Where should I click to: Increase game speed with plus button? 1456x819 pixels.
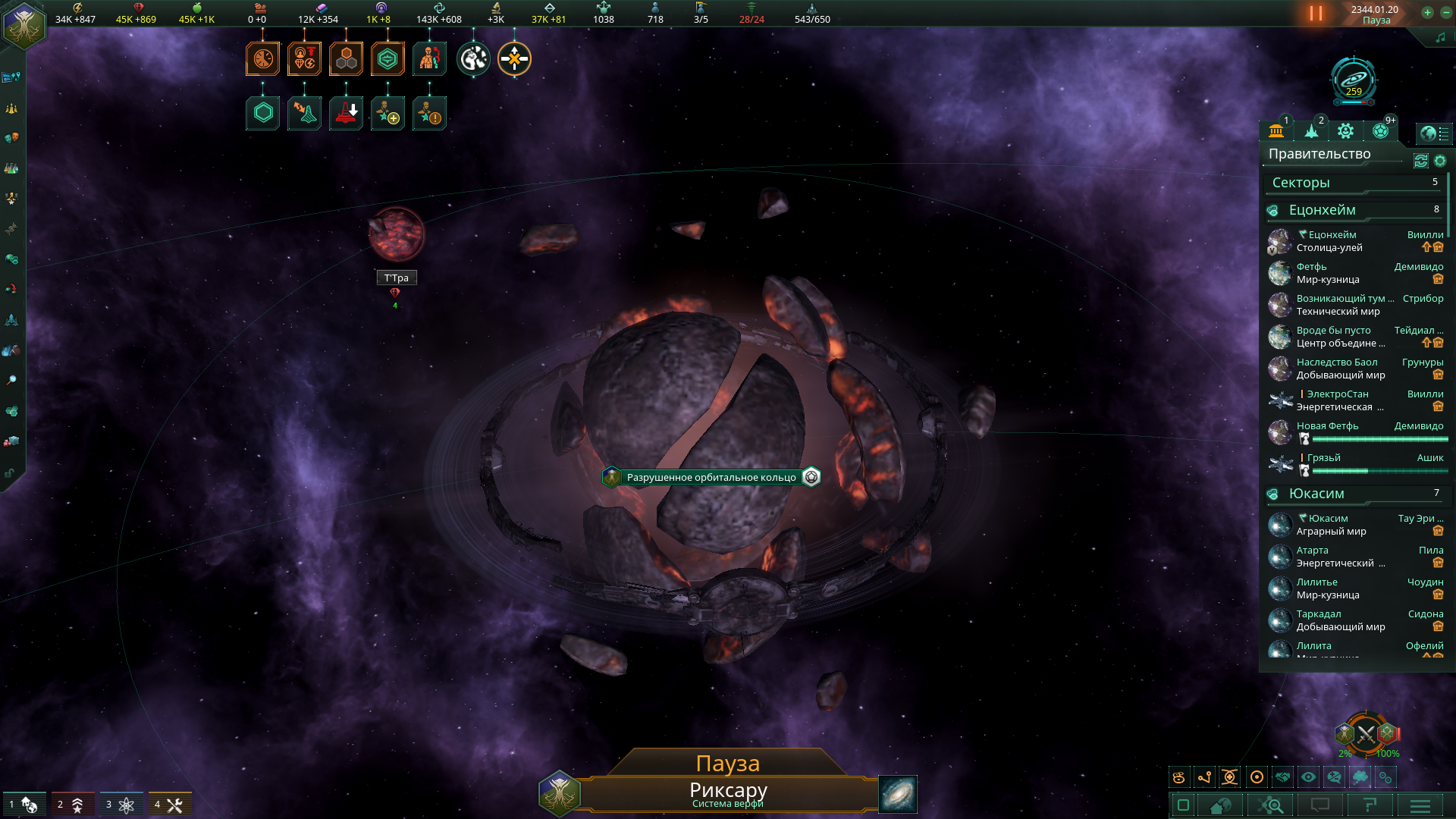[x=1427, y=12]
